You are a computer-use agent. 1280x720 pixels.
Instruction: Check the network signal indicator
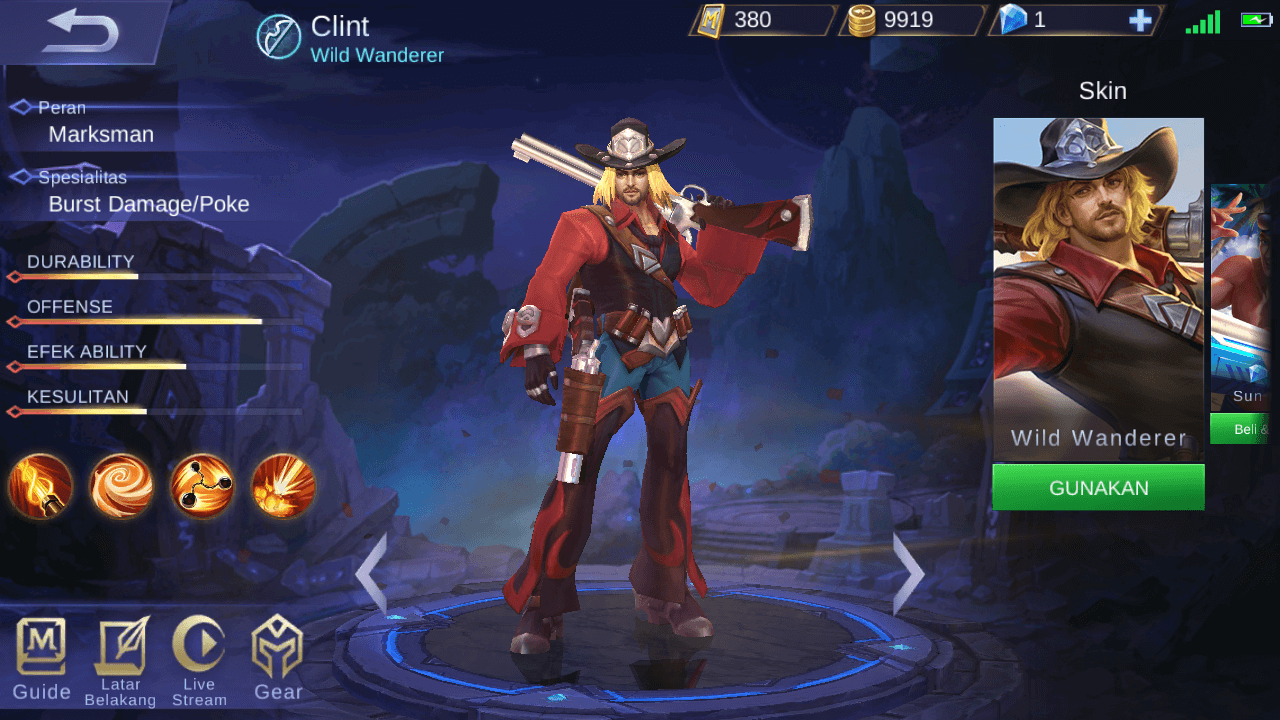click(1202, 20)
